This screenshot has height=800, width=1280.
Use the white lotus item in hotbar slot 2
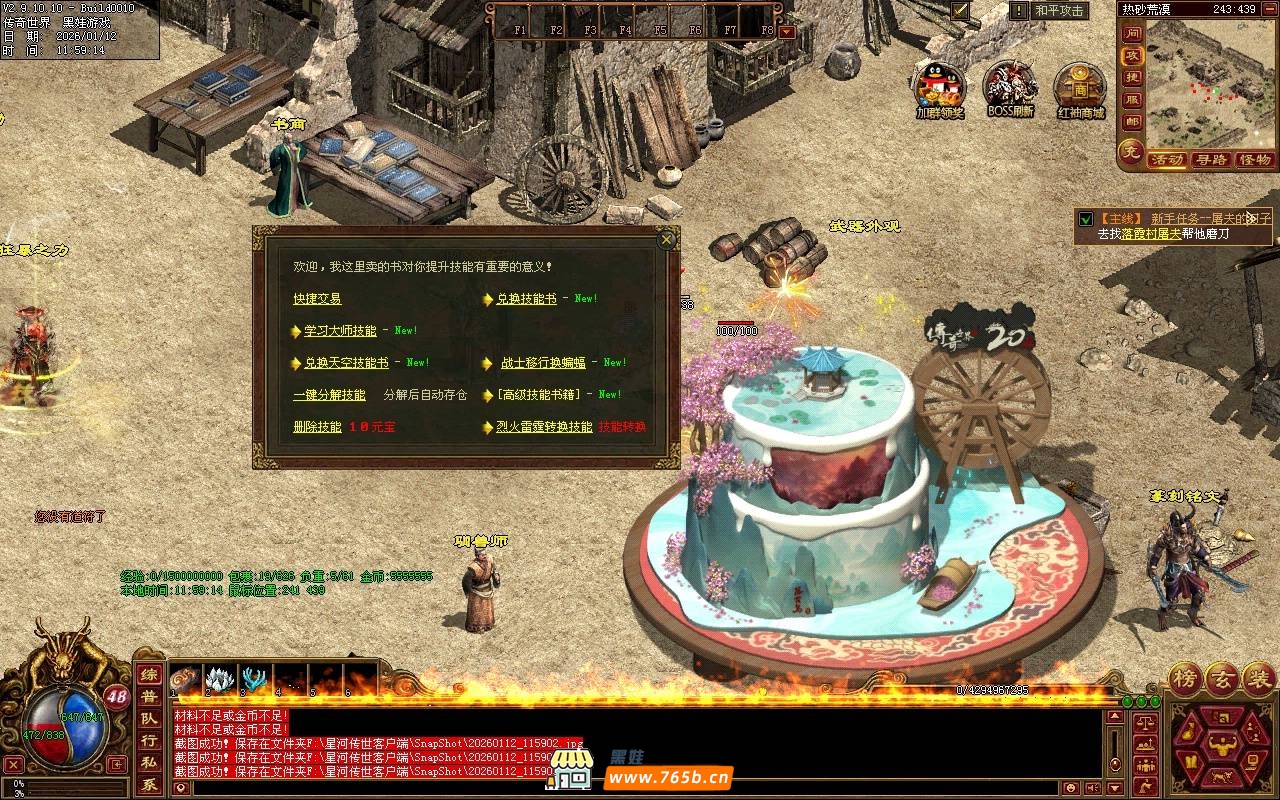[219, 680]
